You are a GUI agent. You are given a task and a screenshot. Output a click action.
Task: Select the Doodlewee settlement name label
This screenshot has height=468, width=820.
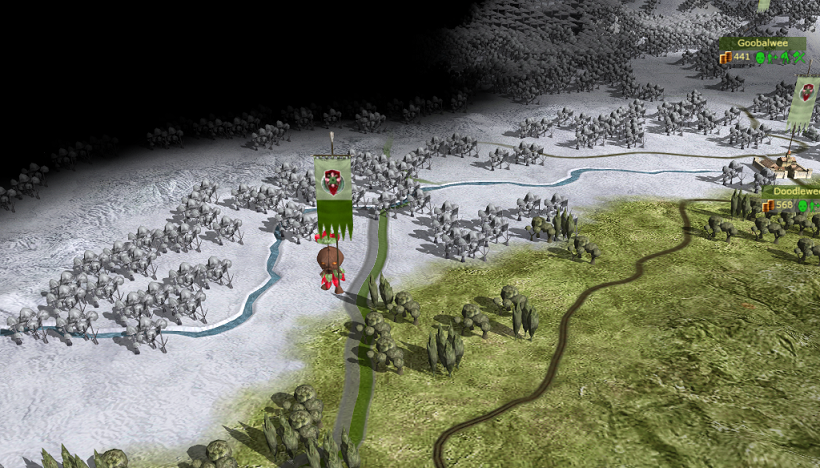point(794,192)
